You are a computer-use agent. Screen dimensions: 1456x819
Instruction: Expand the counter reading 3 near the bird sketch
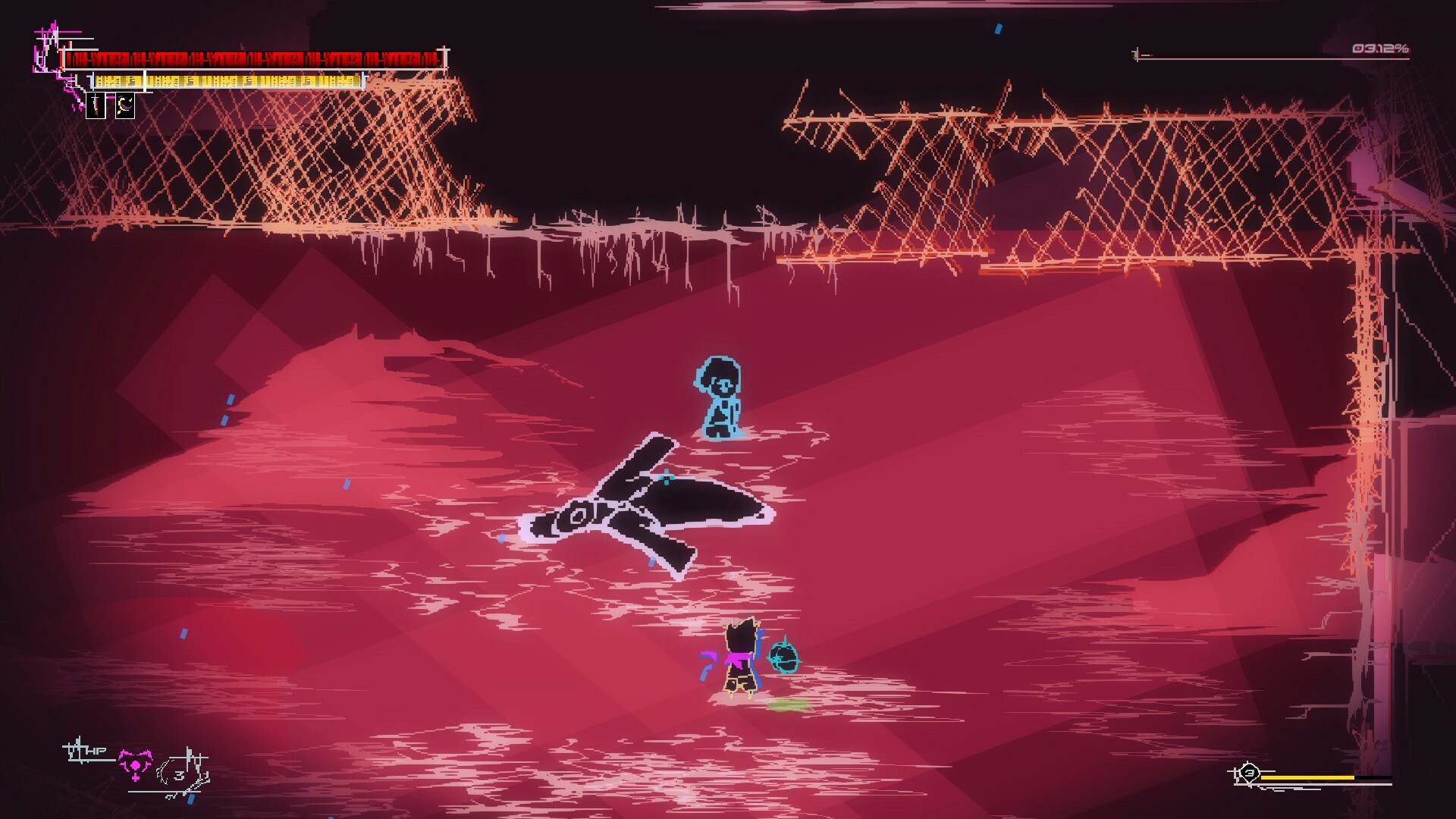point(179,776)
